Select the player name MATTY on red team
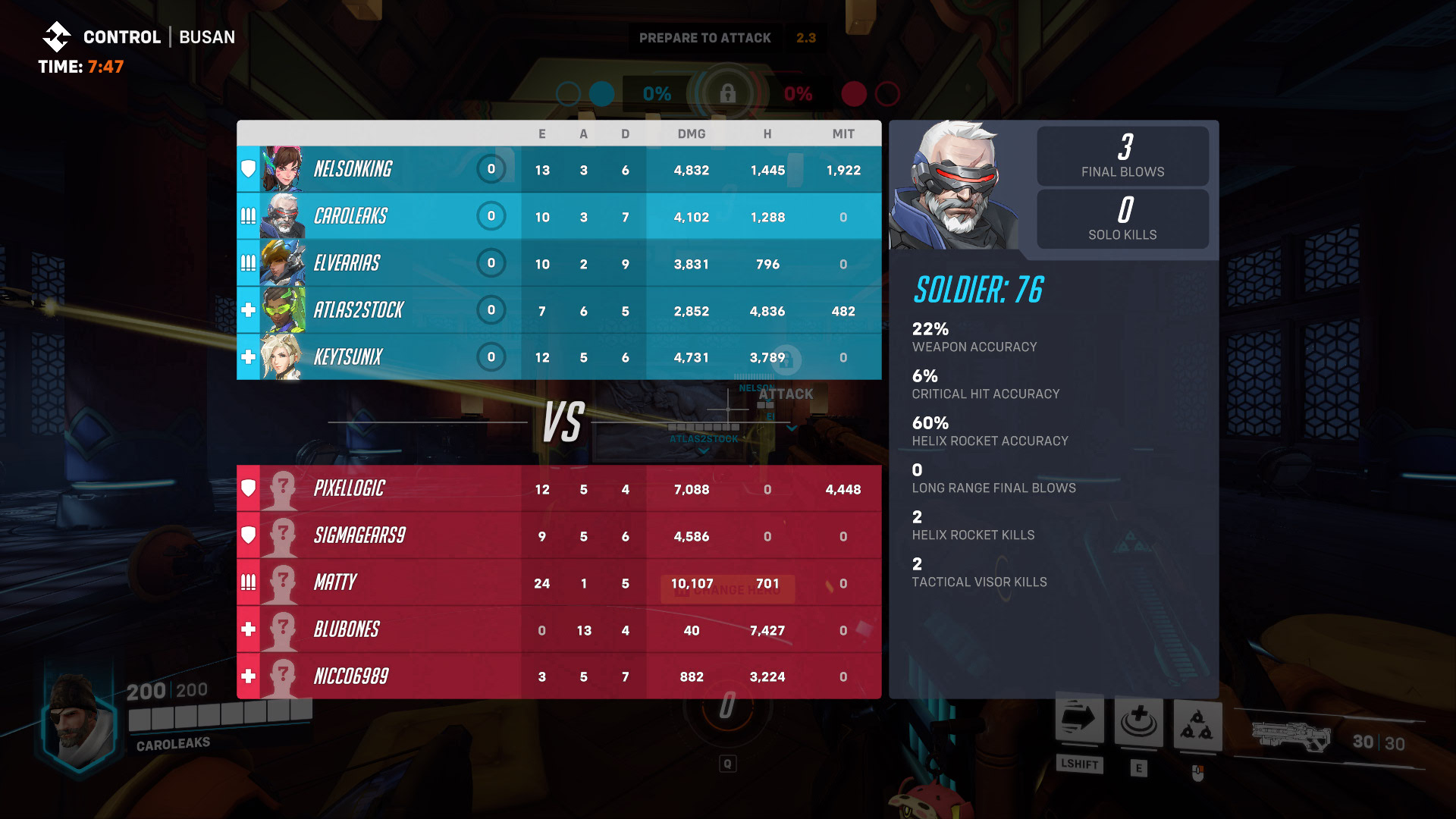 [337, 582]
